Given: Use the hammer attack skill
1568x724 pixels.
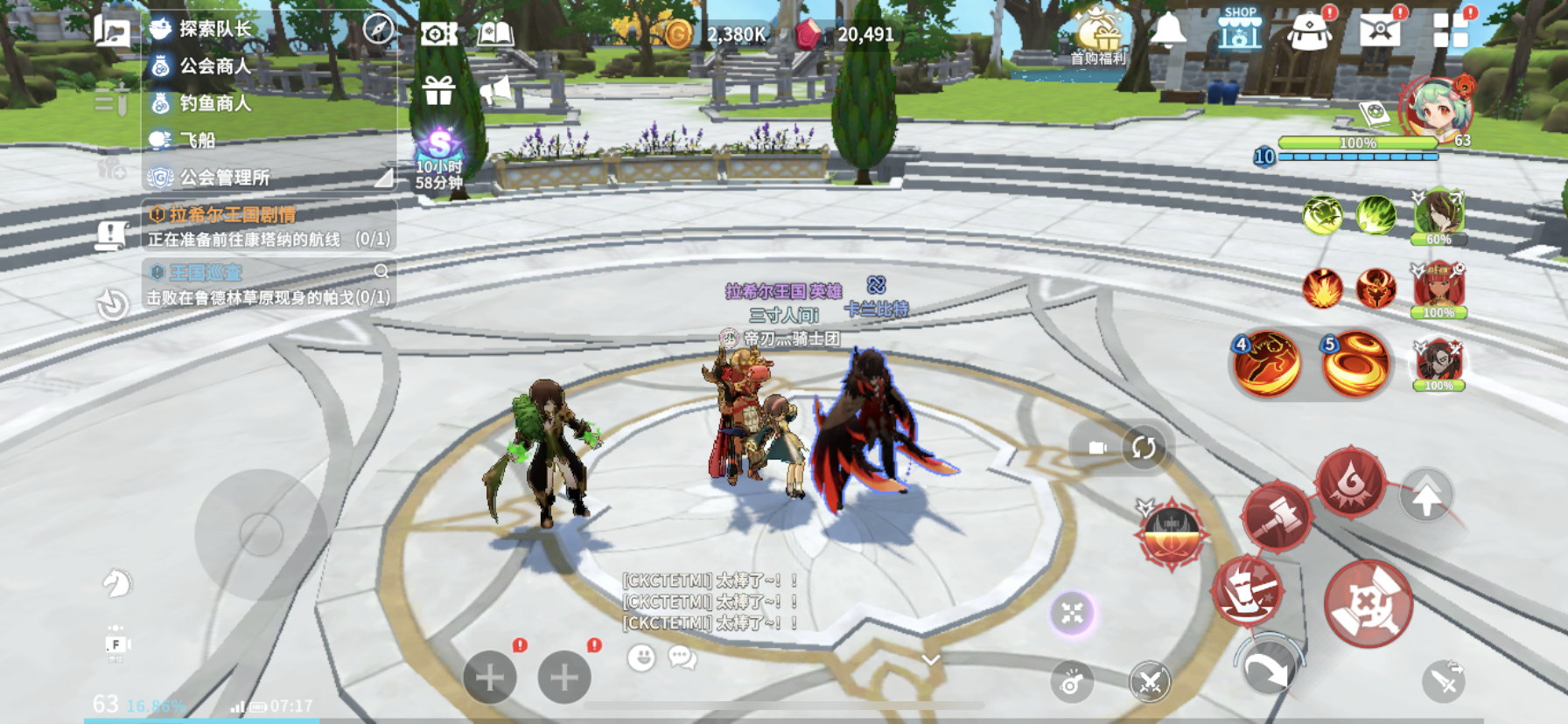Looking at the screenshot, I should [x=1277, y=517].
